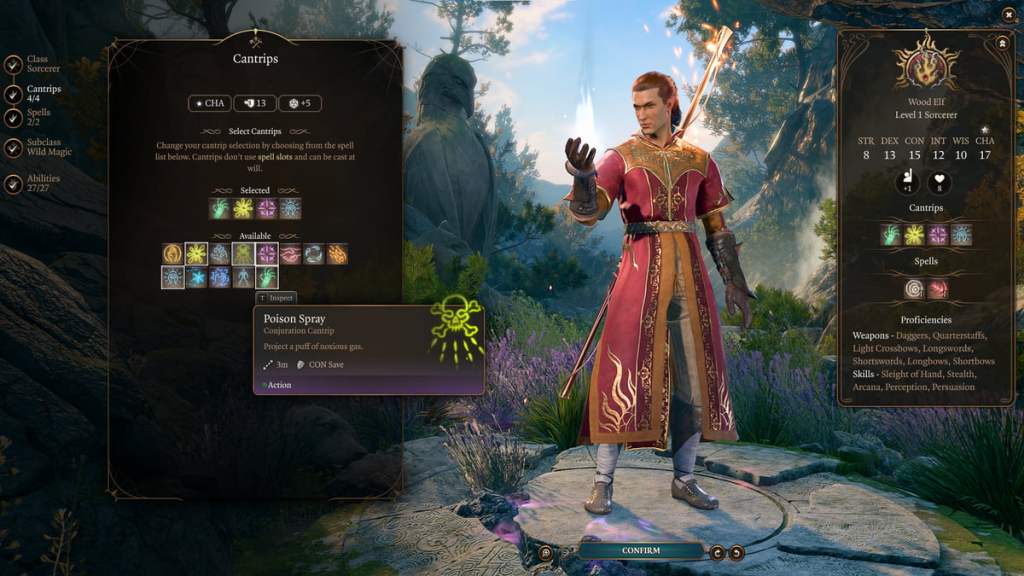Inspect the white spiral spell in summary
Image resolution: width=1024 pixels, height=576 pixels.
point(914,288)
